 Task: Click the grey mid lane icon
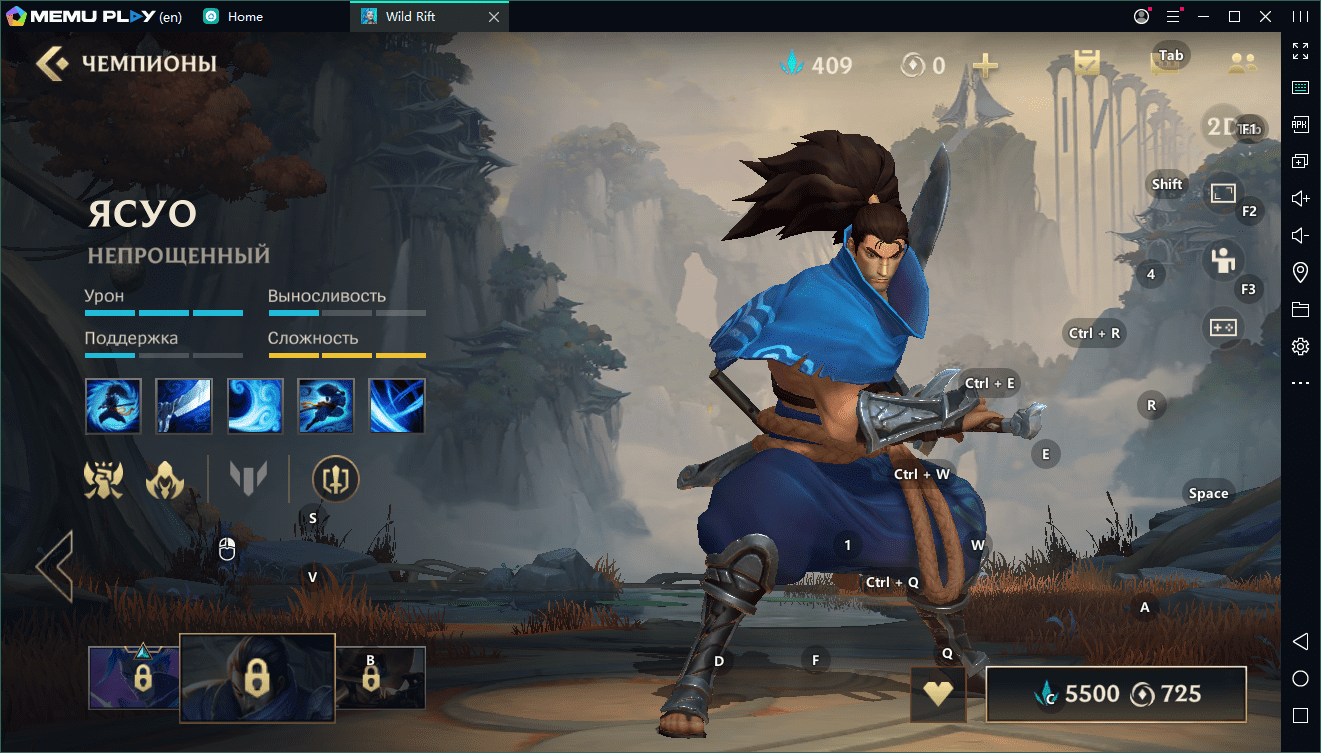(x=248, y=479)
